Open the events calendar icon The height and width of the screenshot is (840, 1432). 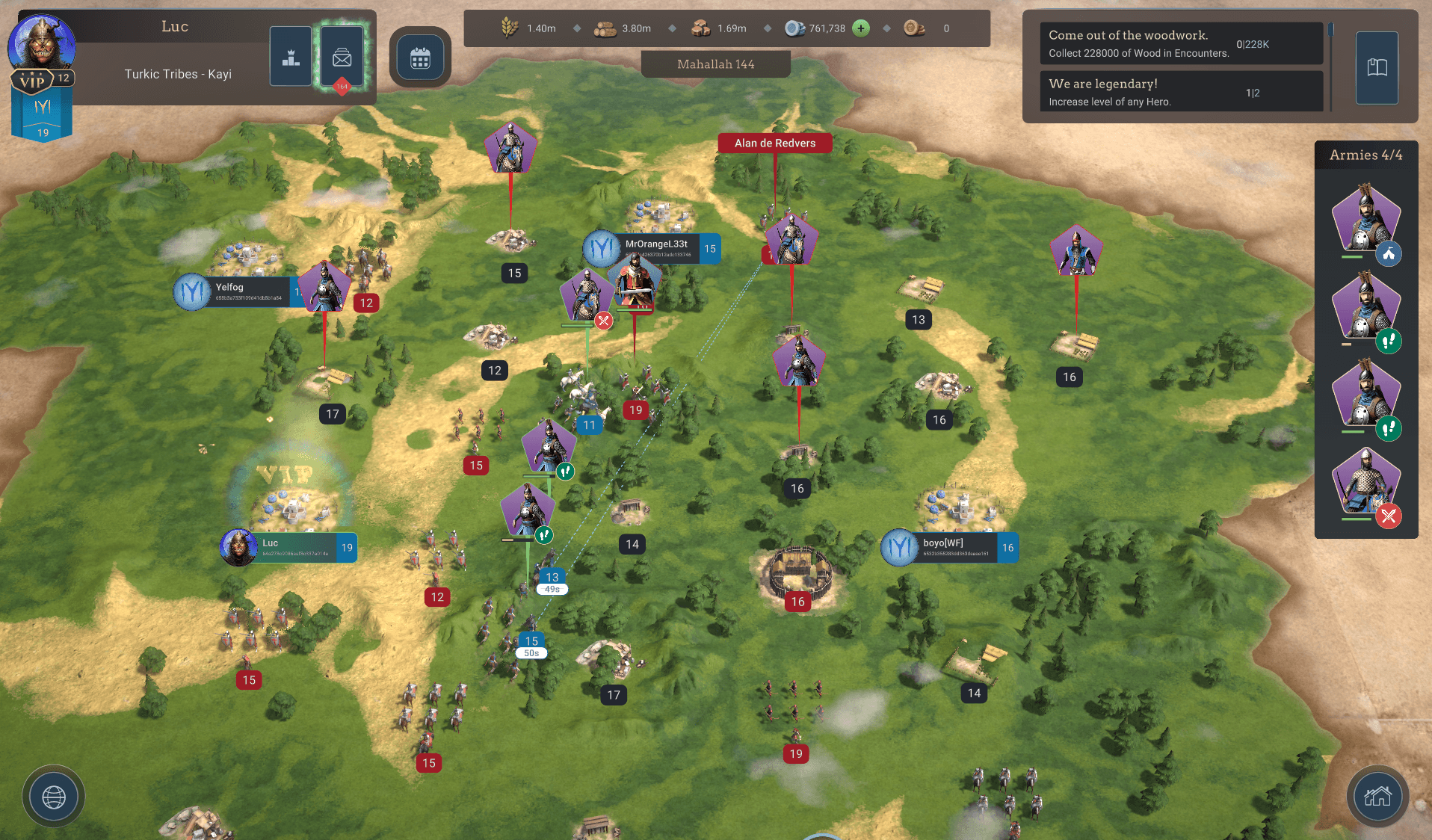420,57
